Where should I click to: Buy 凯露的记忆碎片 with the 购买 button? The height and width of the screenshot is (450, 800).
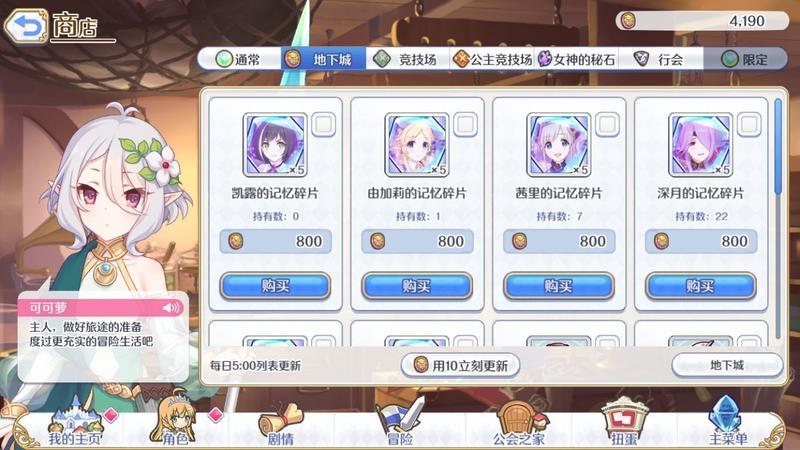click(275, 285)
